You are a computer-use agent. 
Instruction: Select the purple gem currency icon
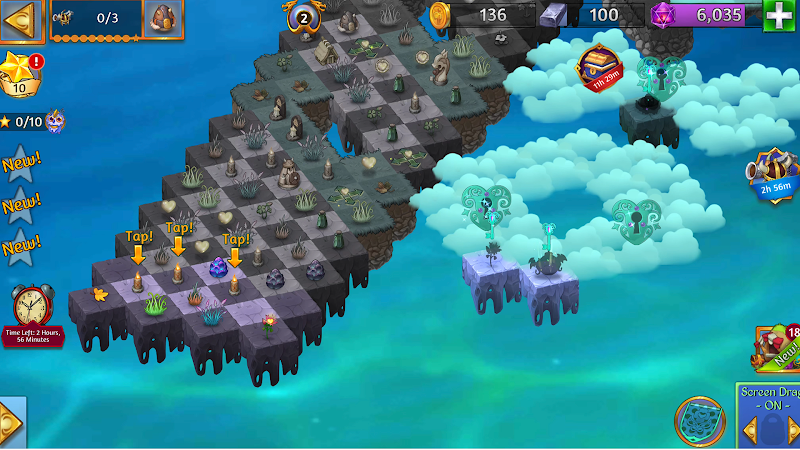click(x=662, y=15)
